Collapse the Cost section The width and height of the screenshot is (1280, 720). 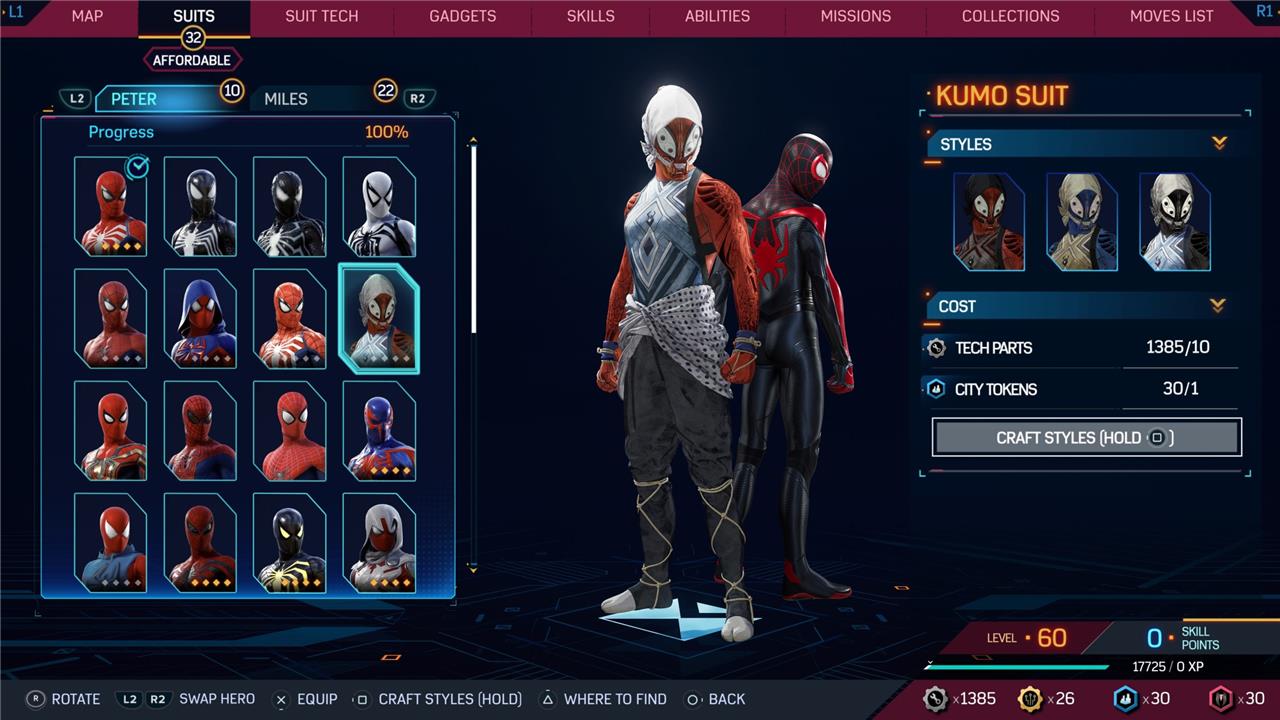[1218, 306]
